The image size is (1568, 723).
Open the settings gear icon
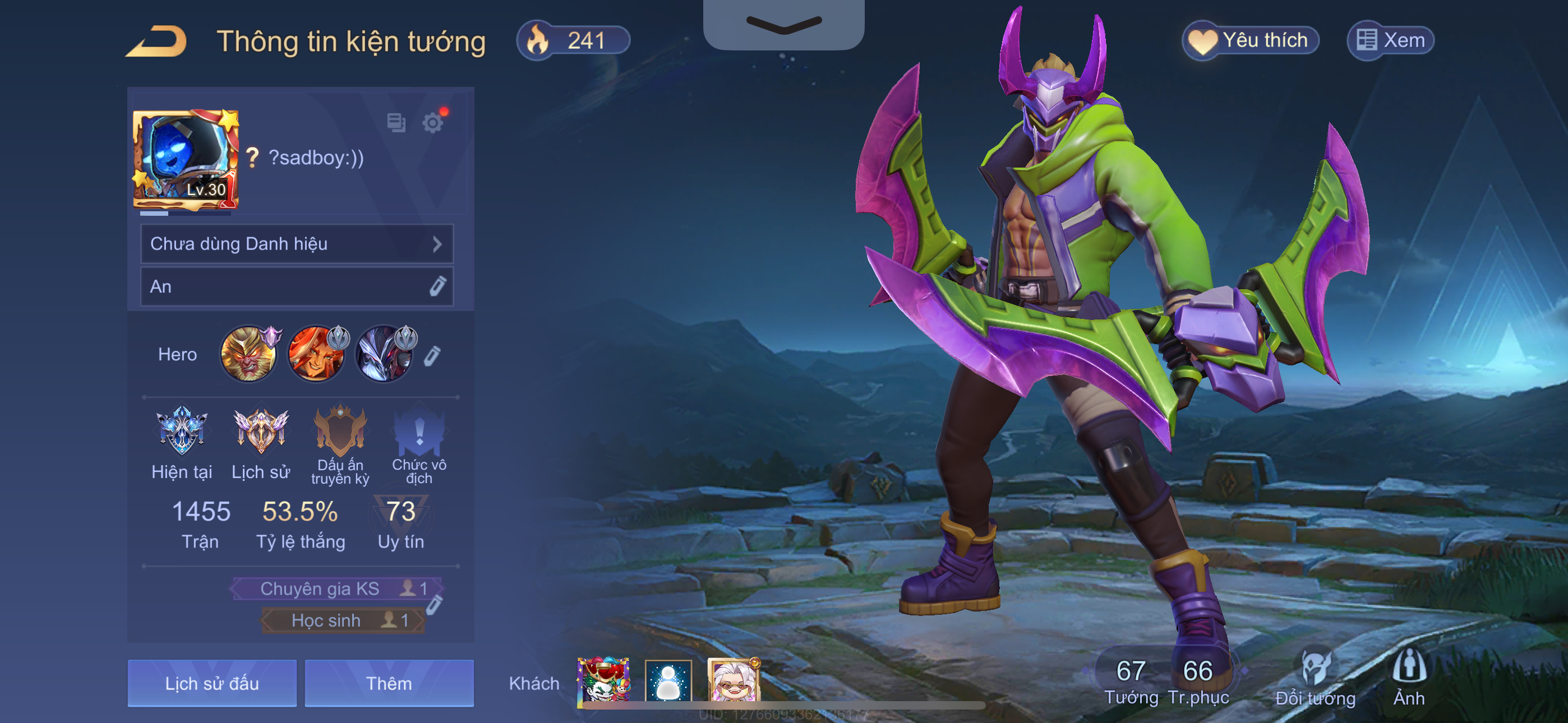click(x=433, y=123)
